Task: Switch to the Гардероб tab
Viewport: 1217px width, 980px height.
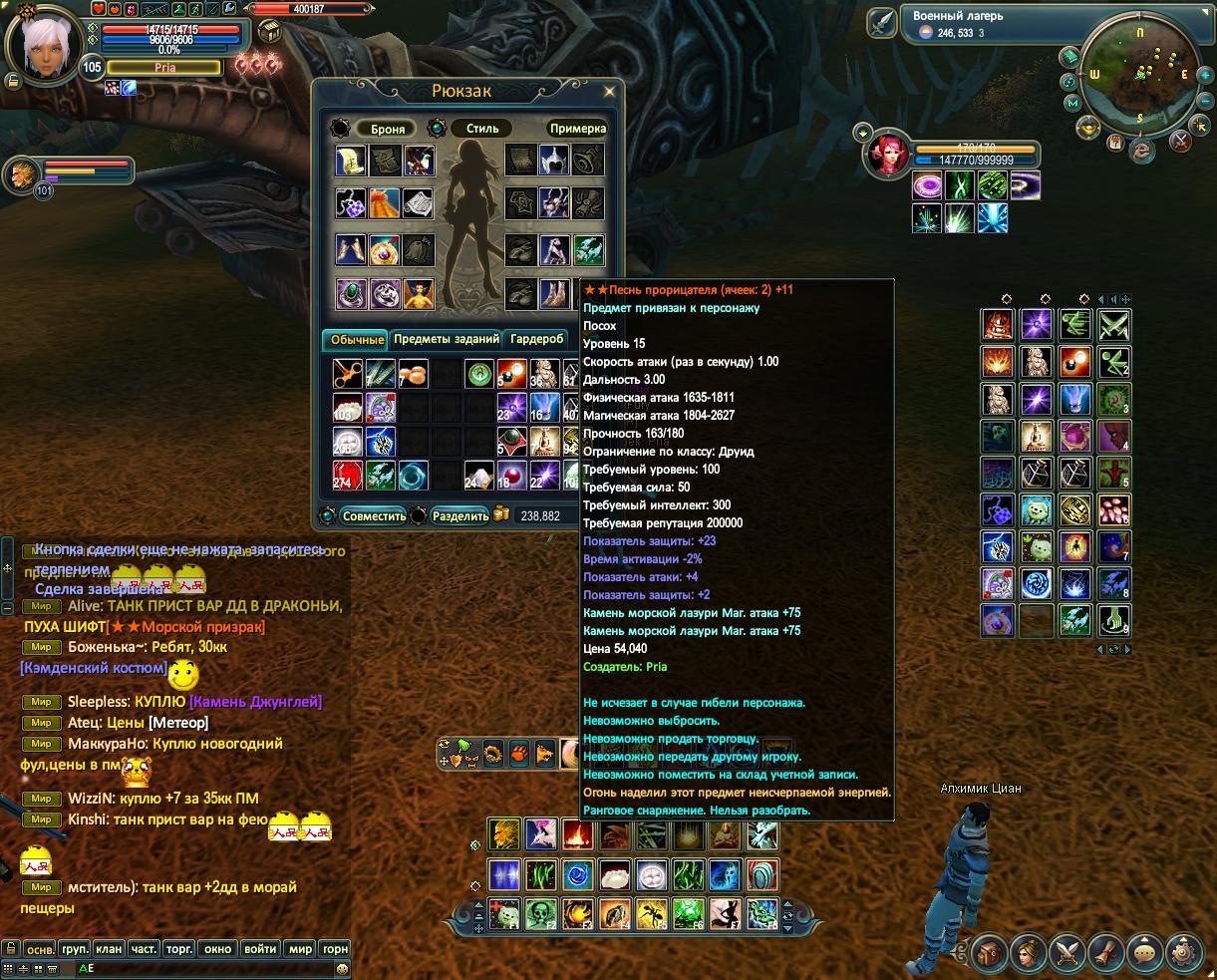Action: (x=537, y=339)
